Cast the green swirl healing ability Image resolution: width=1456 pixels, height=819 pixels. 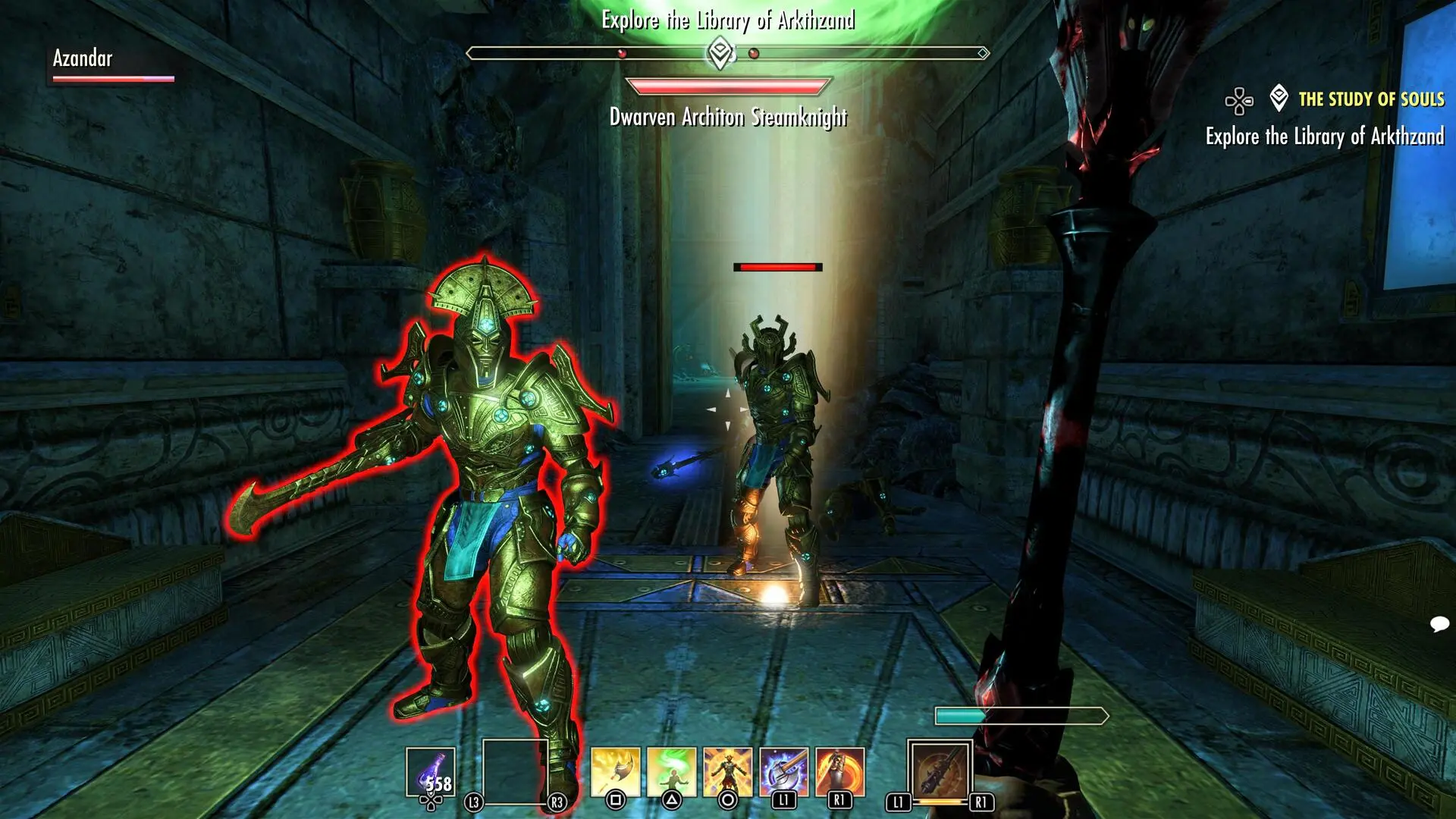[671, 772]
